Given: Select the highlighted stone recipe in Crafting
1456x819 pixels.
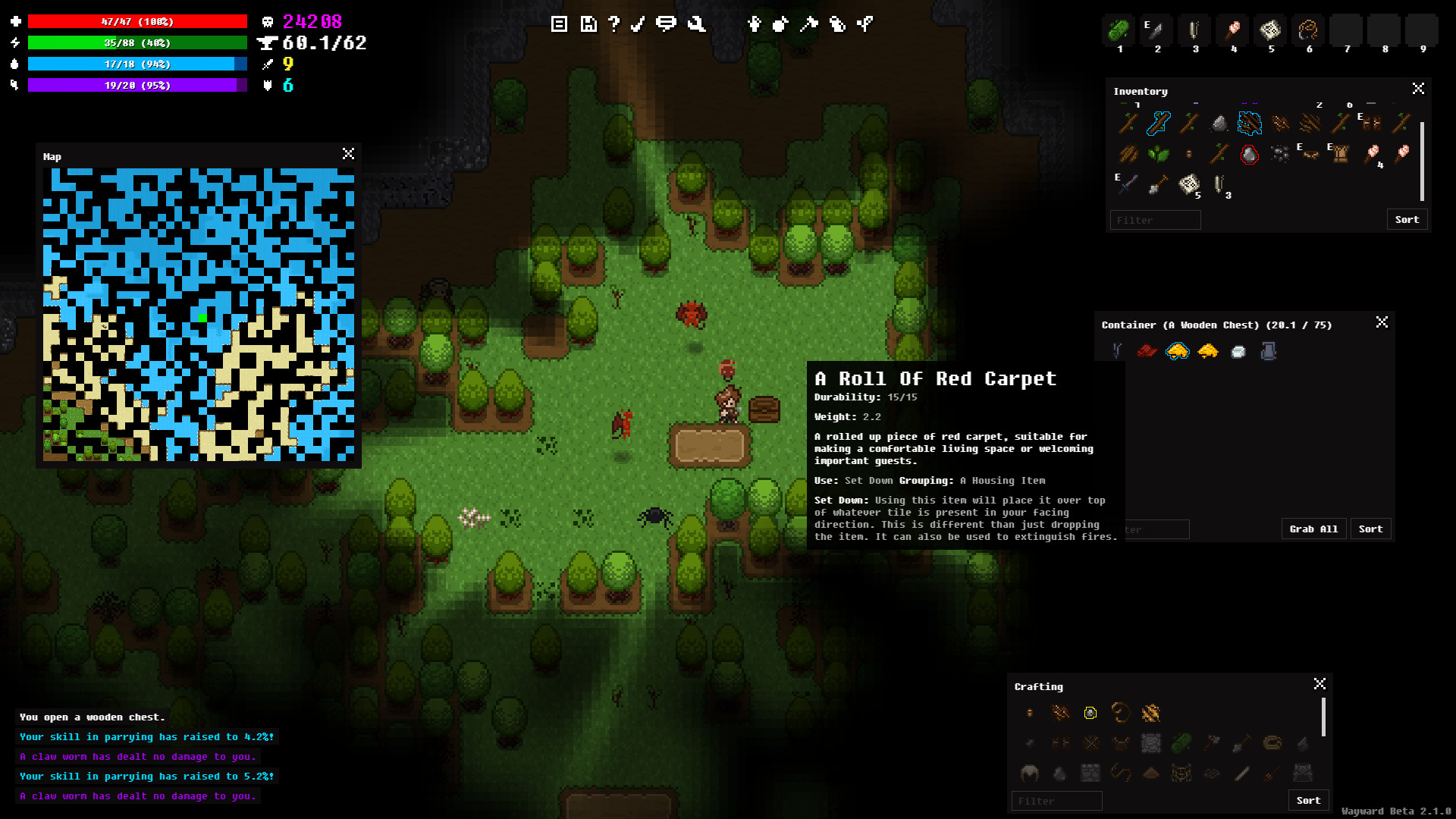Looking at the screenshot, I should [1090, 713].
